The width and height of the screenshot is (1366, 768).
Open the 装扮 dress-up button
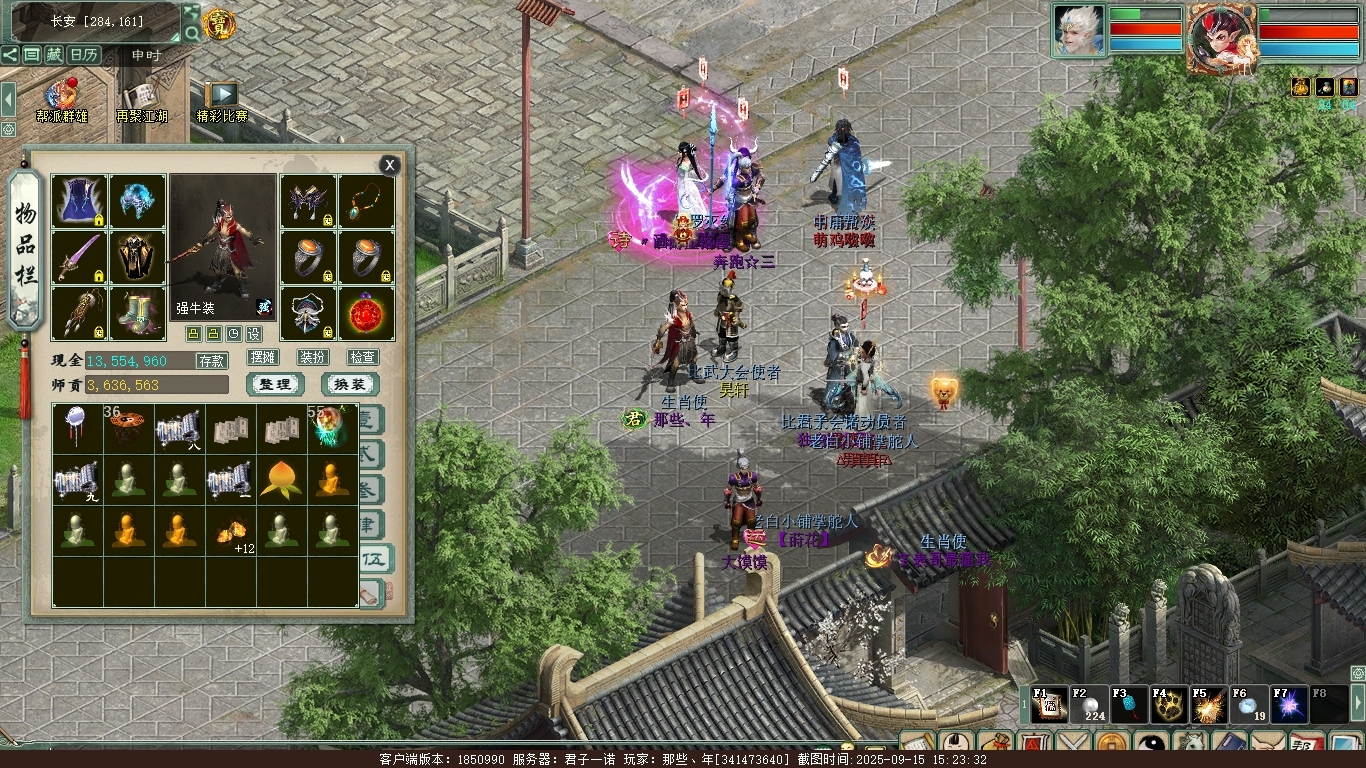(312, 357)
